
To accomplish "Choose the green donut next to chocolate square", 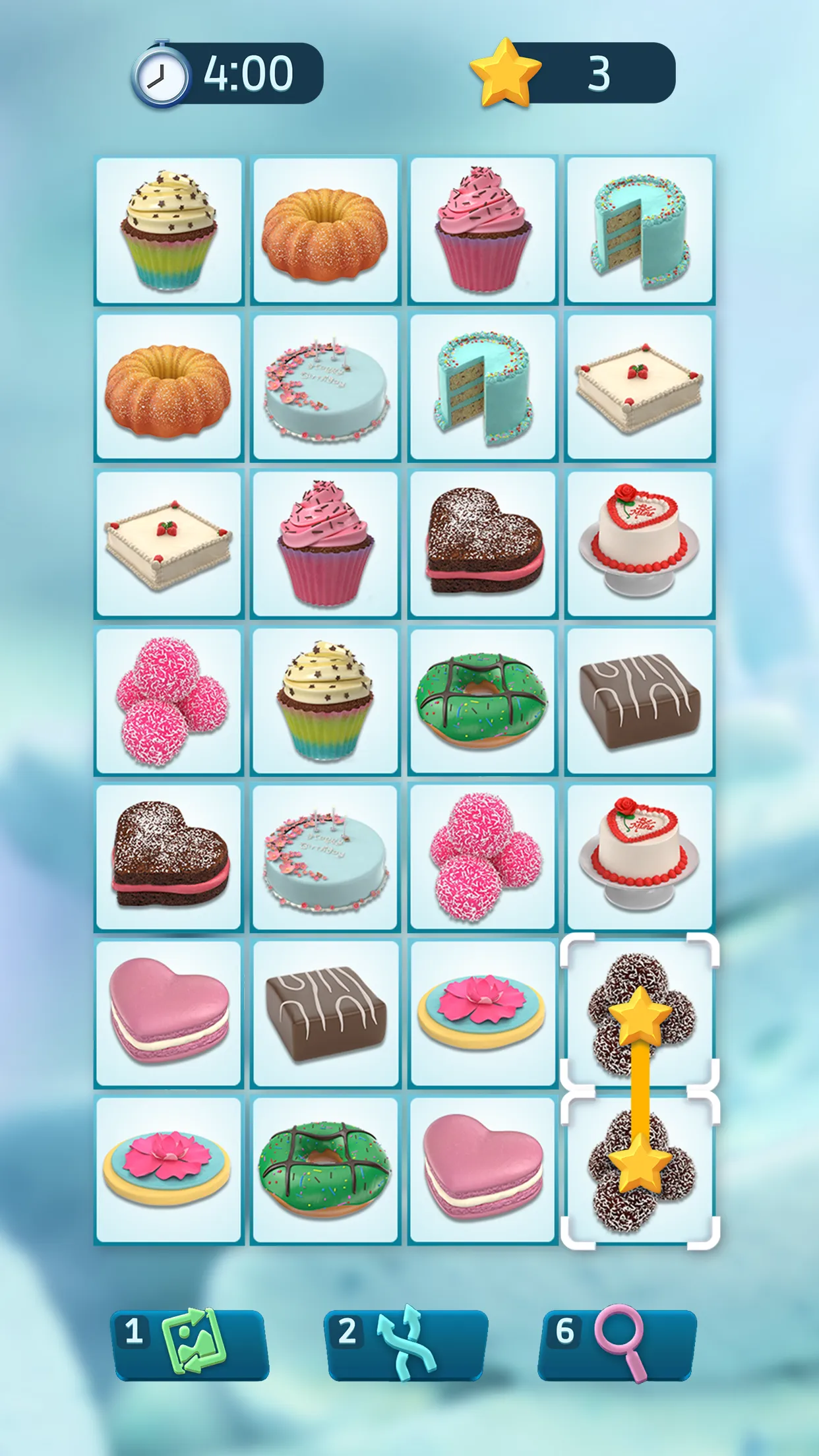I will 482,700.
